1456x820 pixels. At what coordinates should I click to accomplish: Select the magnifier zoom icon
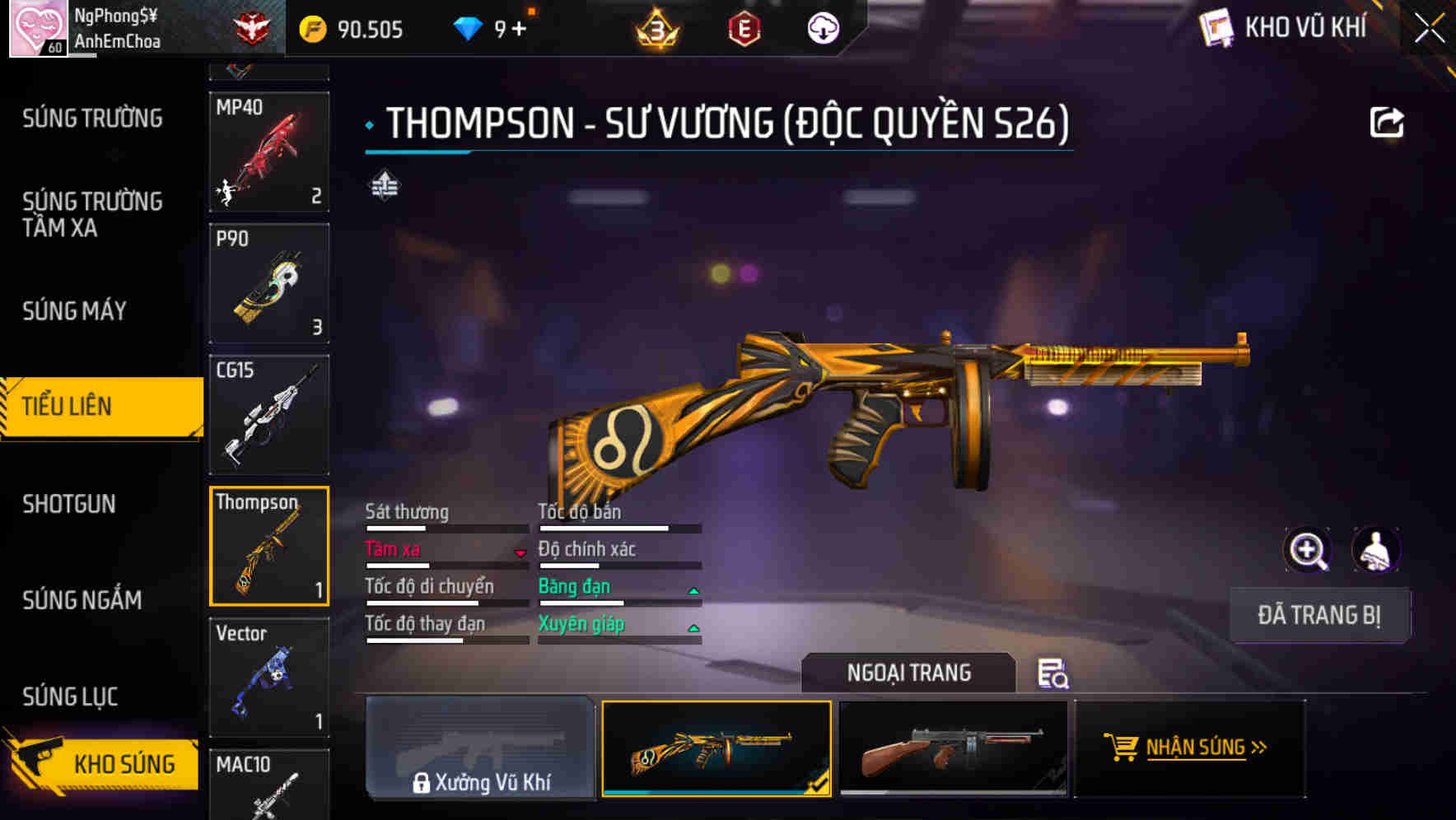1307,550
